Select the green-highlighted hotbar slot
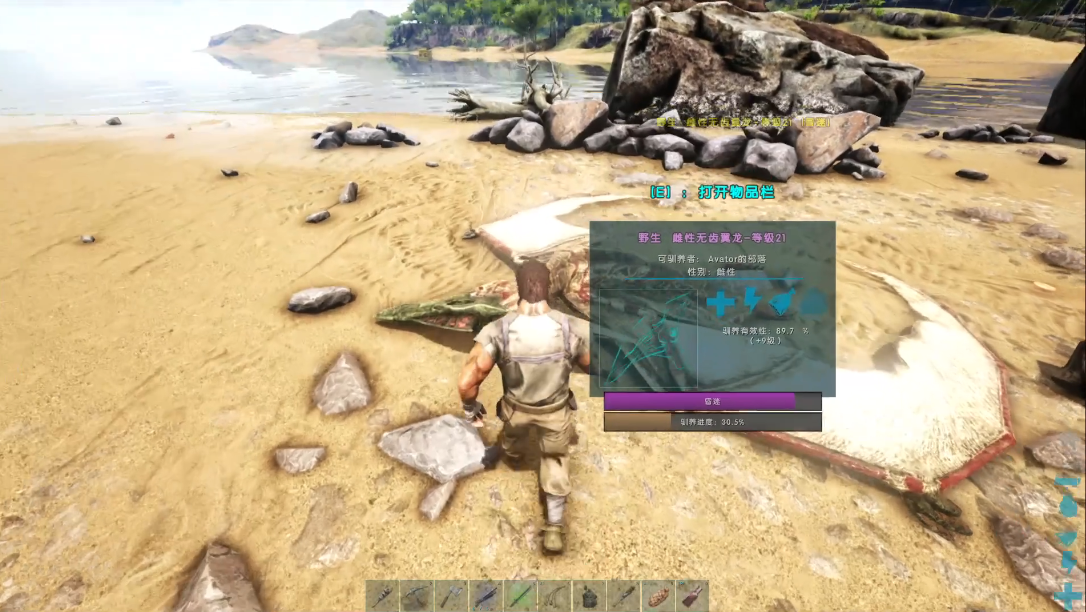1086x612 pixels. coord(520,596)
